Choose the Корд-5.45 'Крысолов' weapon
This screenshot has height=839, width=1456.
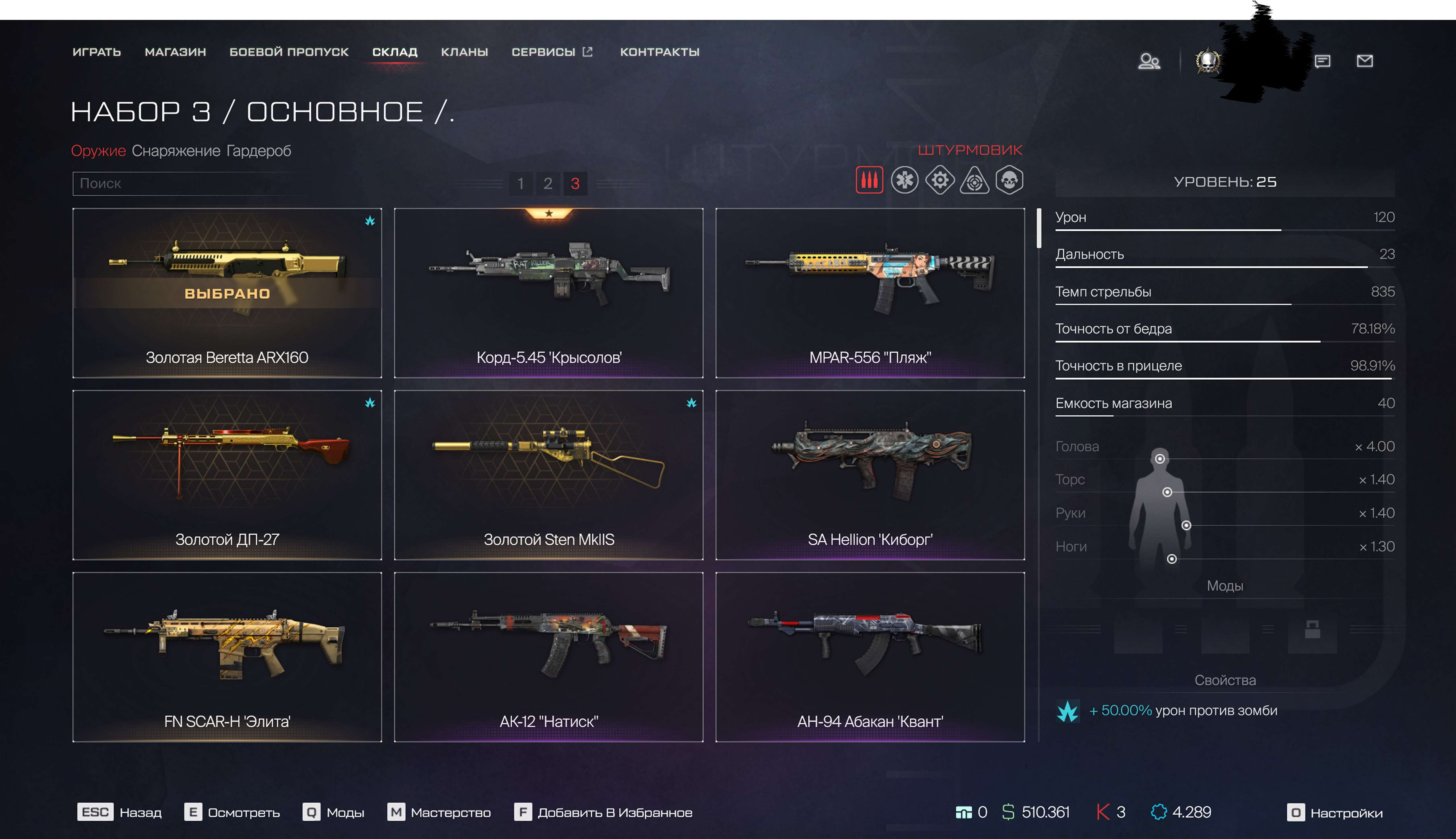549,293
